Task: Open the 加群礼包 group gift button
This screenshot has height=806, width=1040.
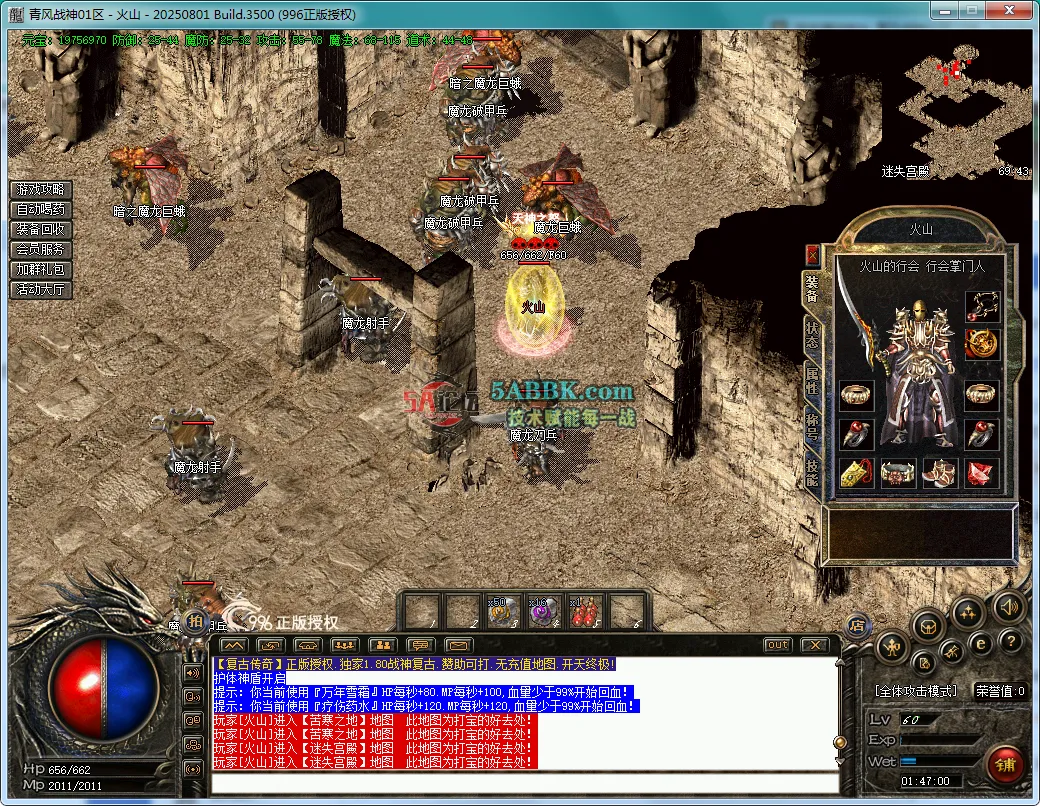Action: pos(41,269)
